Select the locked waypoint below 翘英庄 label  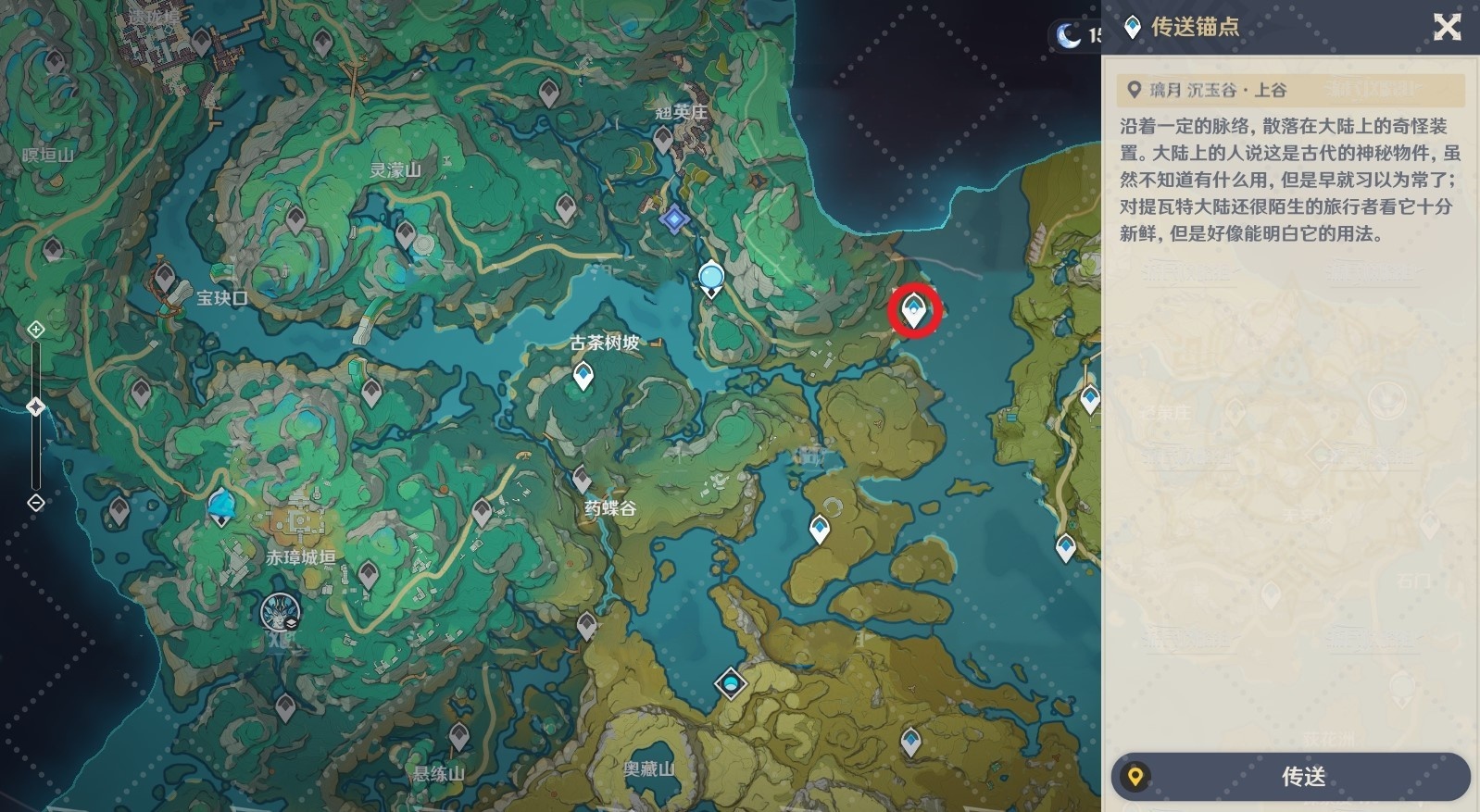[x=662, y=140]
